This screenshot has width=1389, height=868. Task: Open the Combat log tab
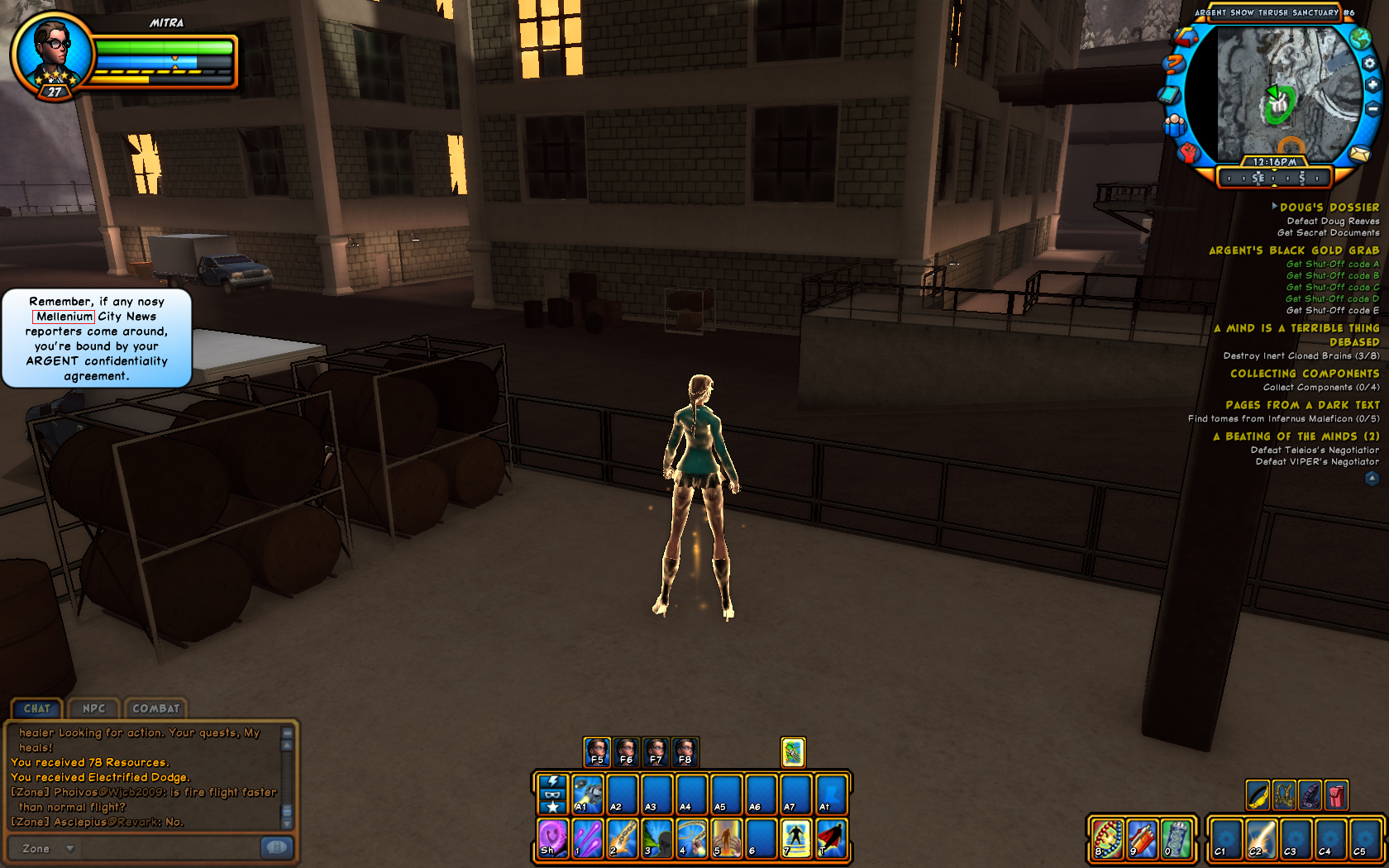click(x=155, y=708)
